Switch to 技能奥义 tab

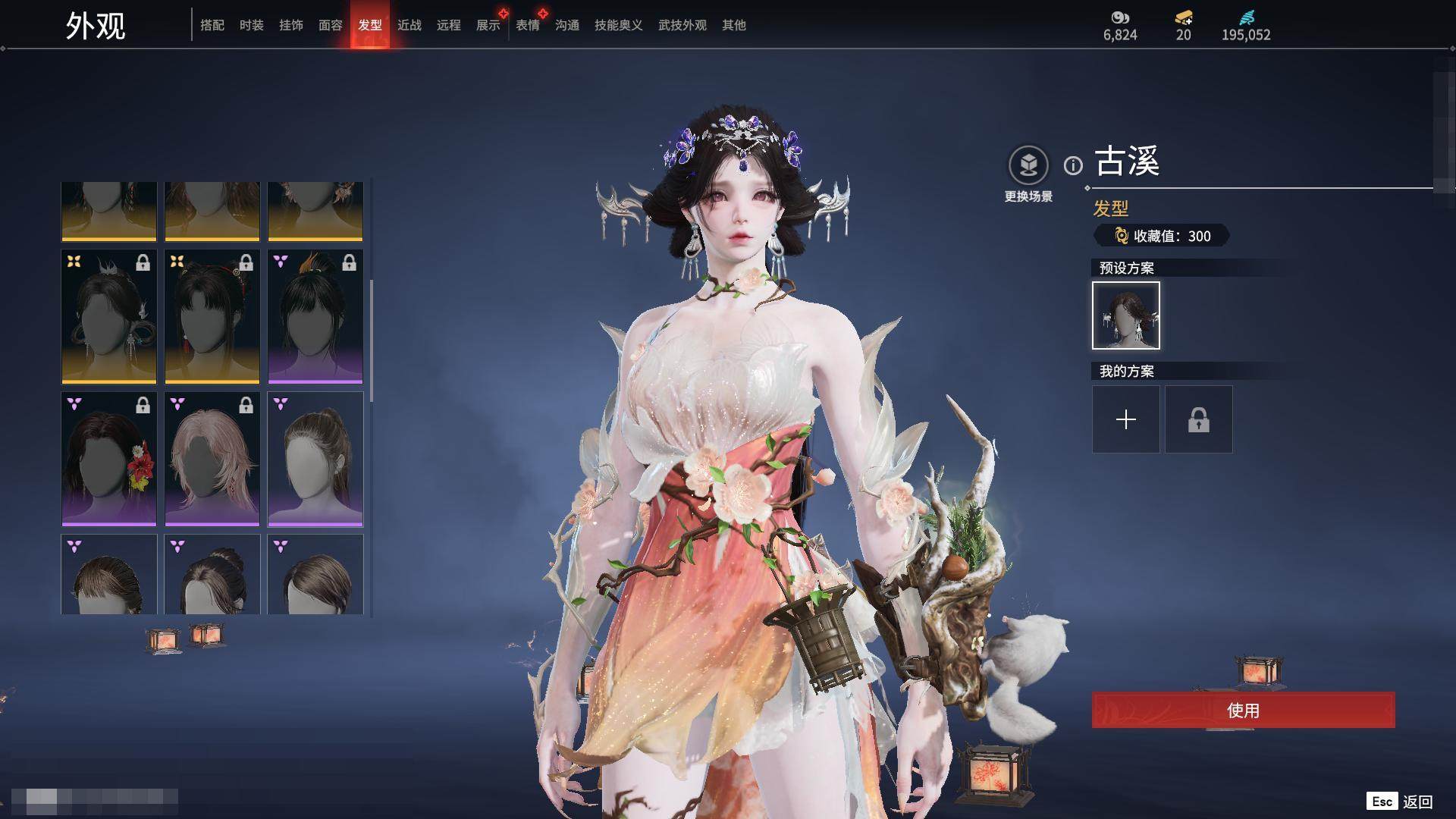click(x=619, y=25)
